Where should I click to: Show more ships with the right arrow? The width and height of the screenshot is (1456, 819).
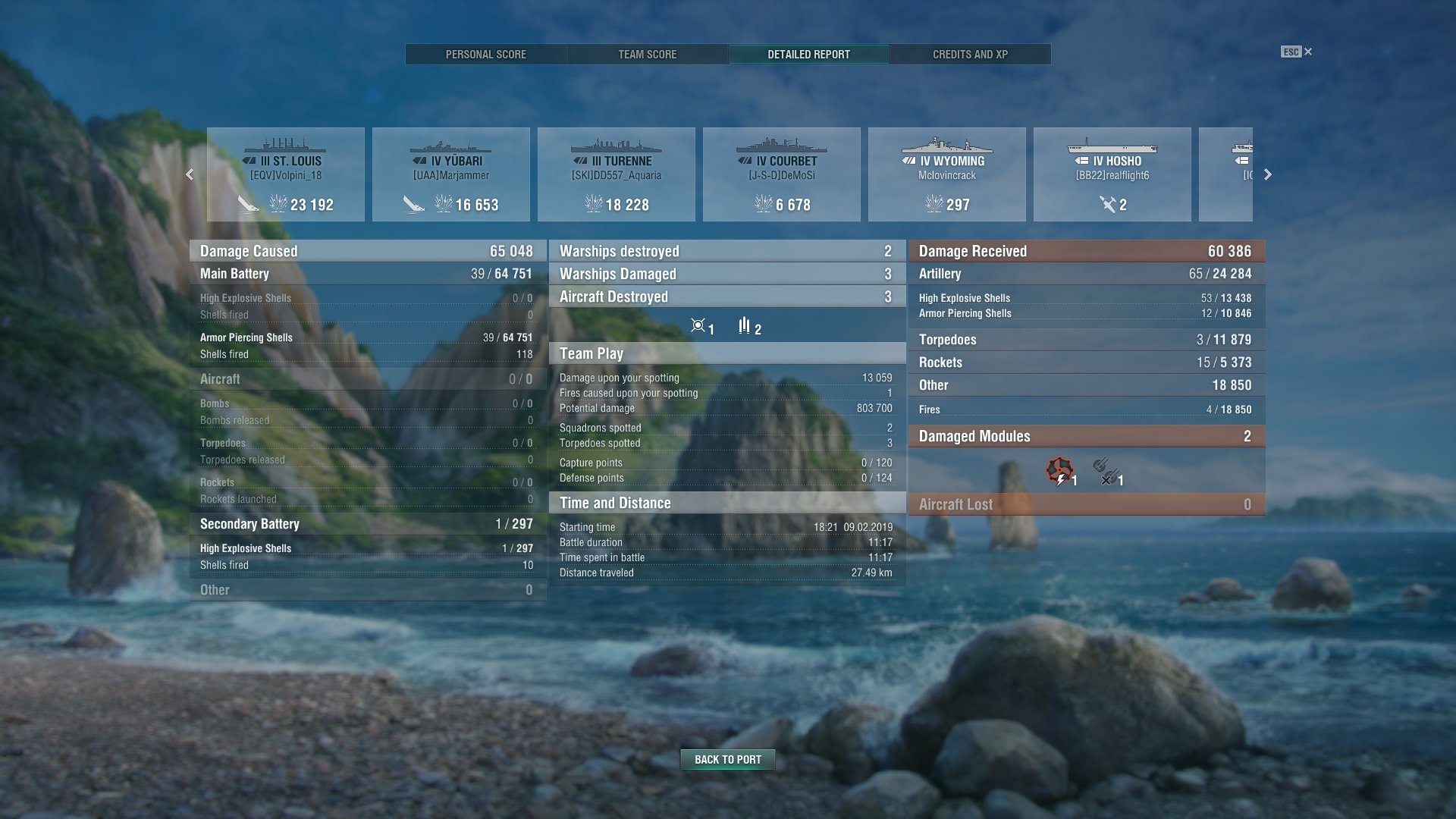[x=1267, y=174]
